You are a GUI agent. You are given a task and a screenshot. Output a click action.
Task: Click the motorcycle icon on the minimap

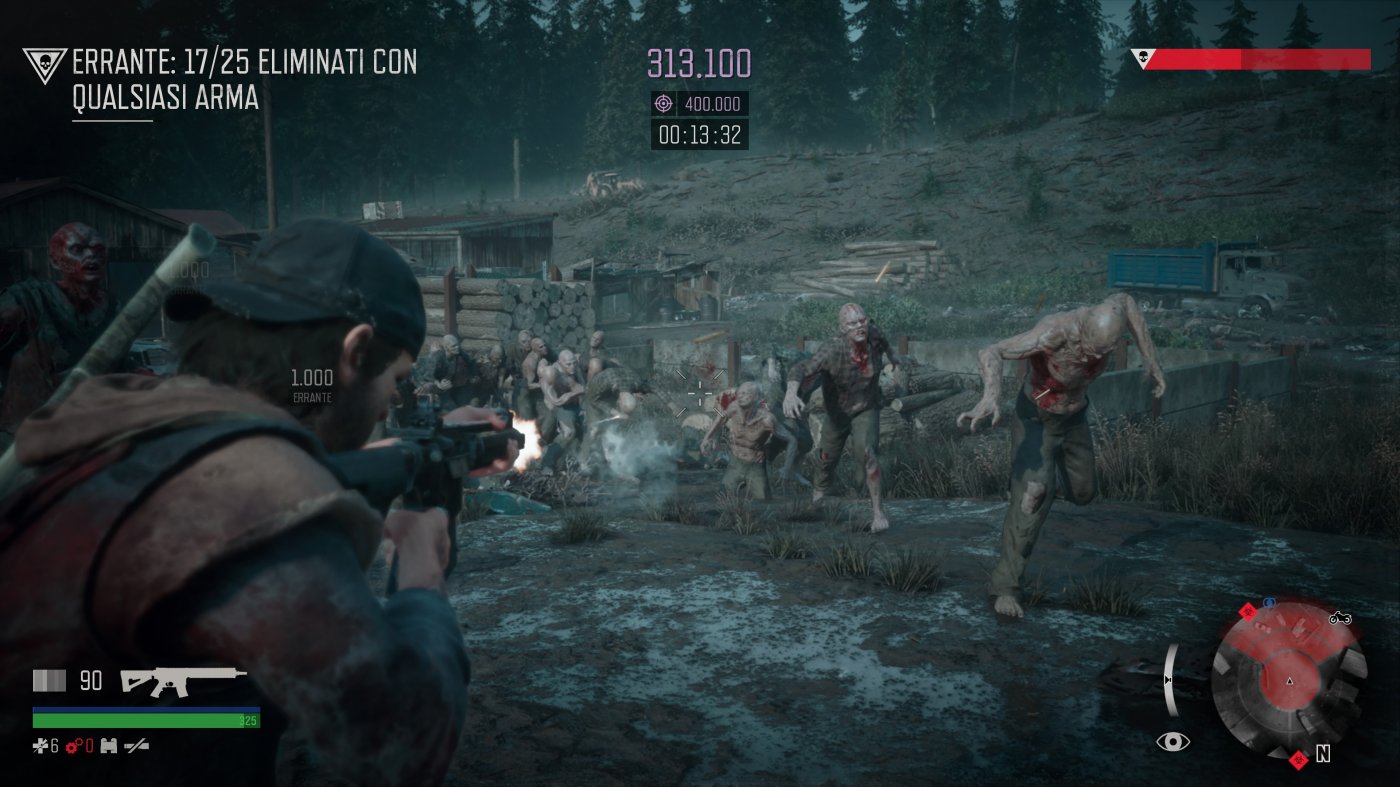coord(1340,619)
